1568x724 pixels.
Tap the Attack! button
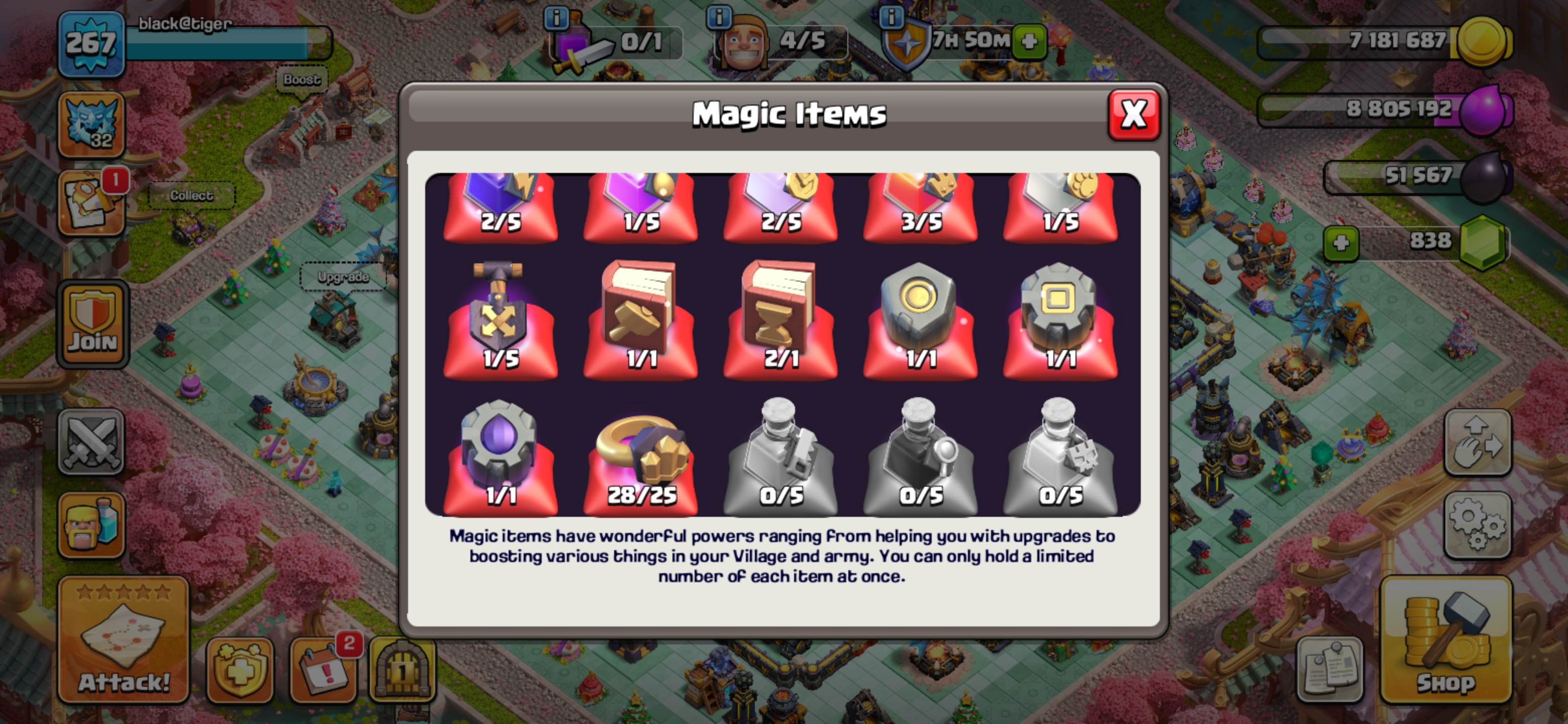click(124, 641)
